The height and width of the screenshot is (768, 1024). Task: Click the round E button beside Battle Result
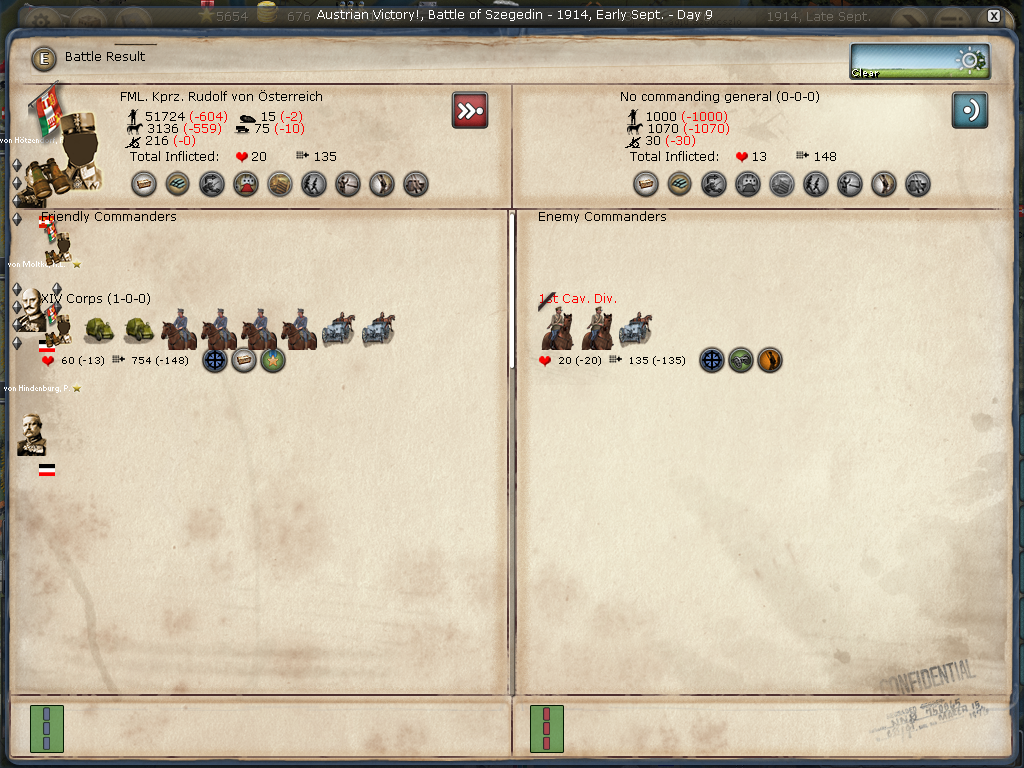pyautogui.click(x=44, y=58)
